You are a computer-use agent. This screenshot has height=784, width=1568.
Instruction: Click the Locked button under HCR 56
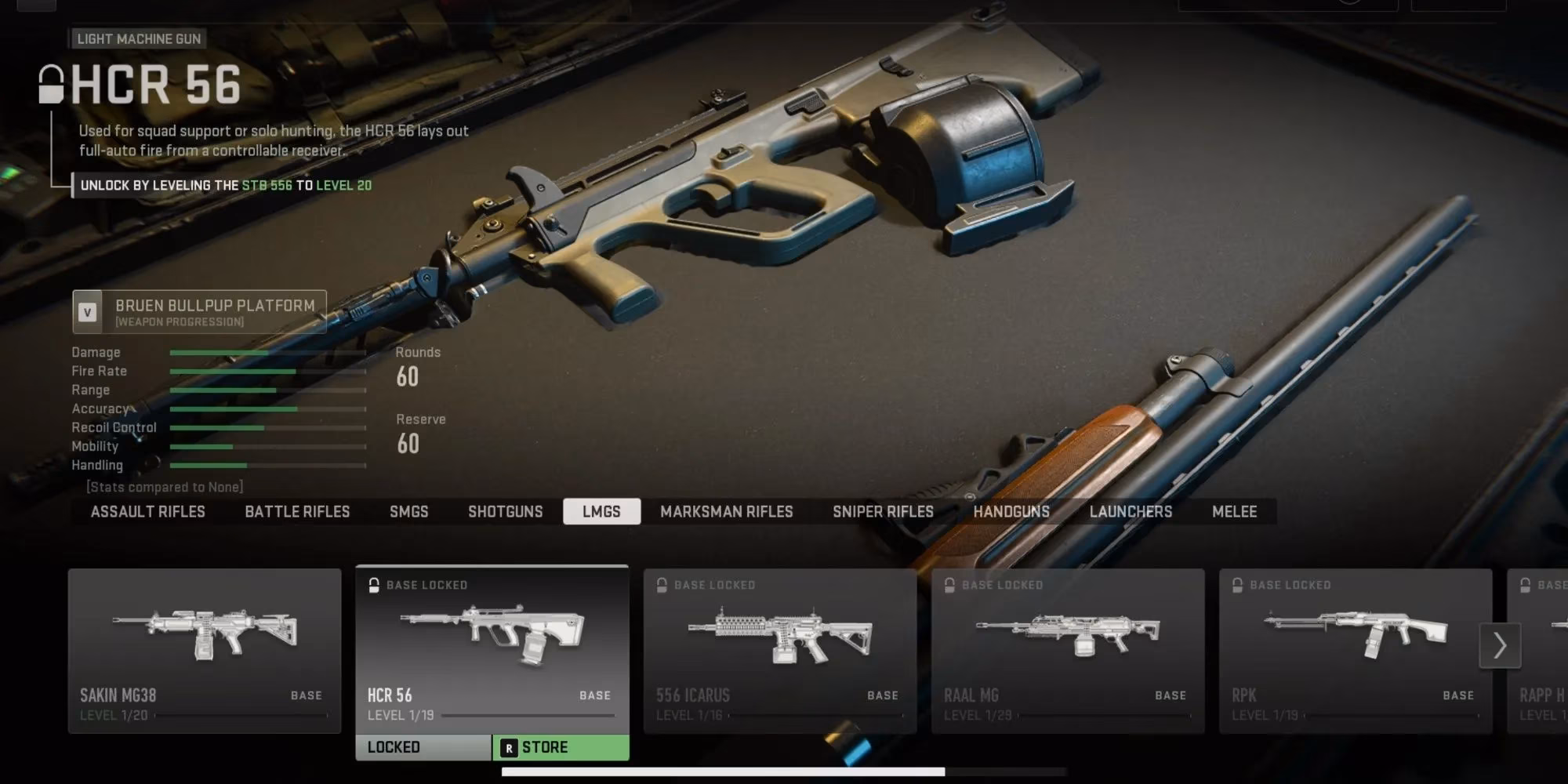tap(423, 747)
